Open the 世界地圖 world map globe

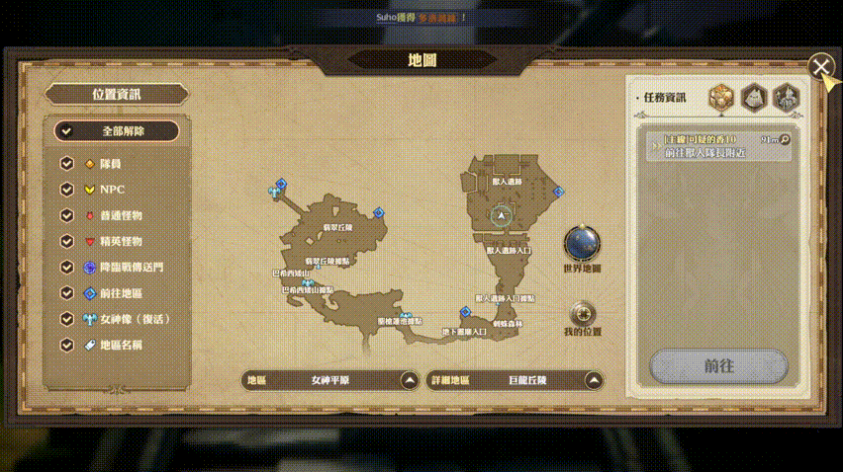click(x=582, y=244)
